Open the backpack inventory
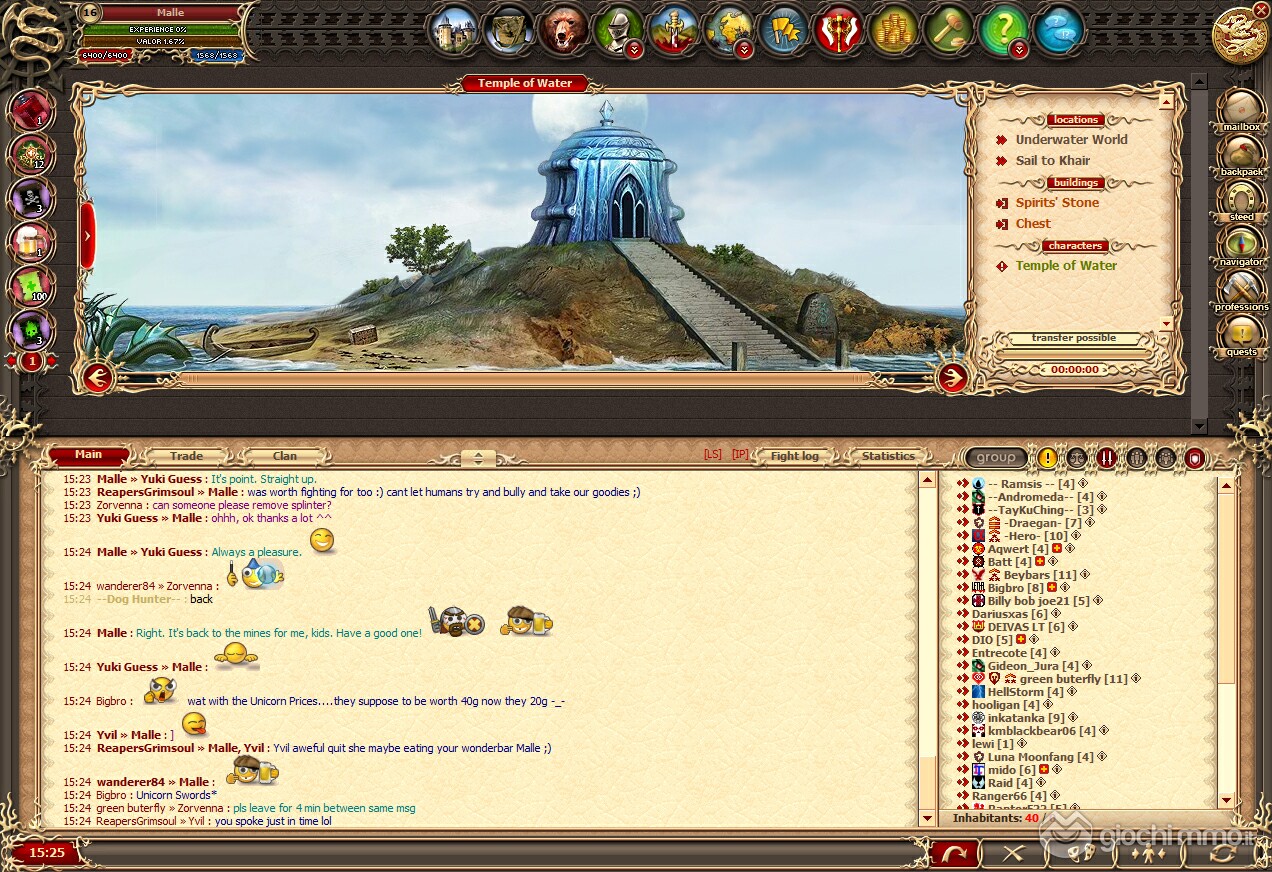 [1241, 155]
